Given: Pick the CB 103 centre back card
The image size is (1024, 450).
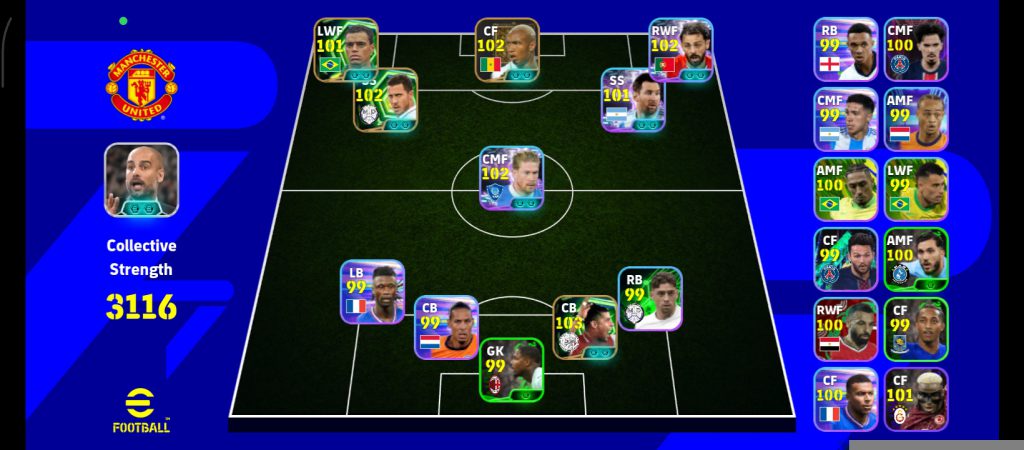Looking at the screenshot, I should [x=585, y=327].
